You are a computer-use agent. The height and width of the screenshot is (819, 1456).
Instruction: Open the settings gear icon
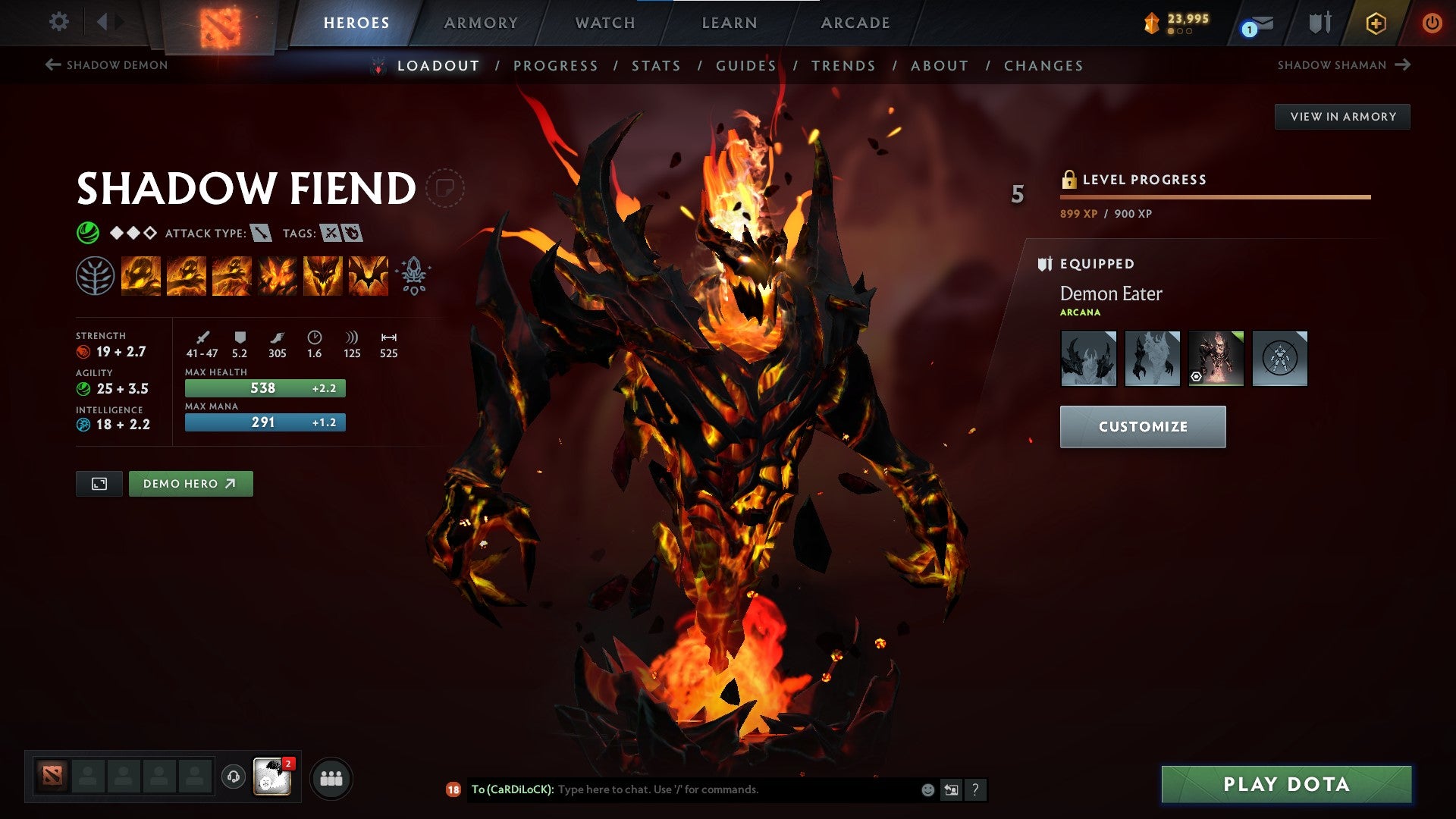pyautogui.click(x=59, y=21)
